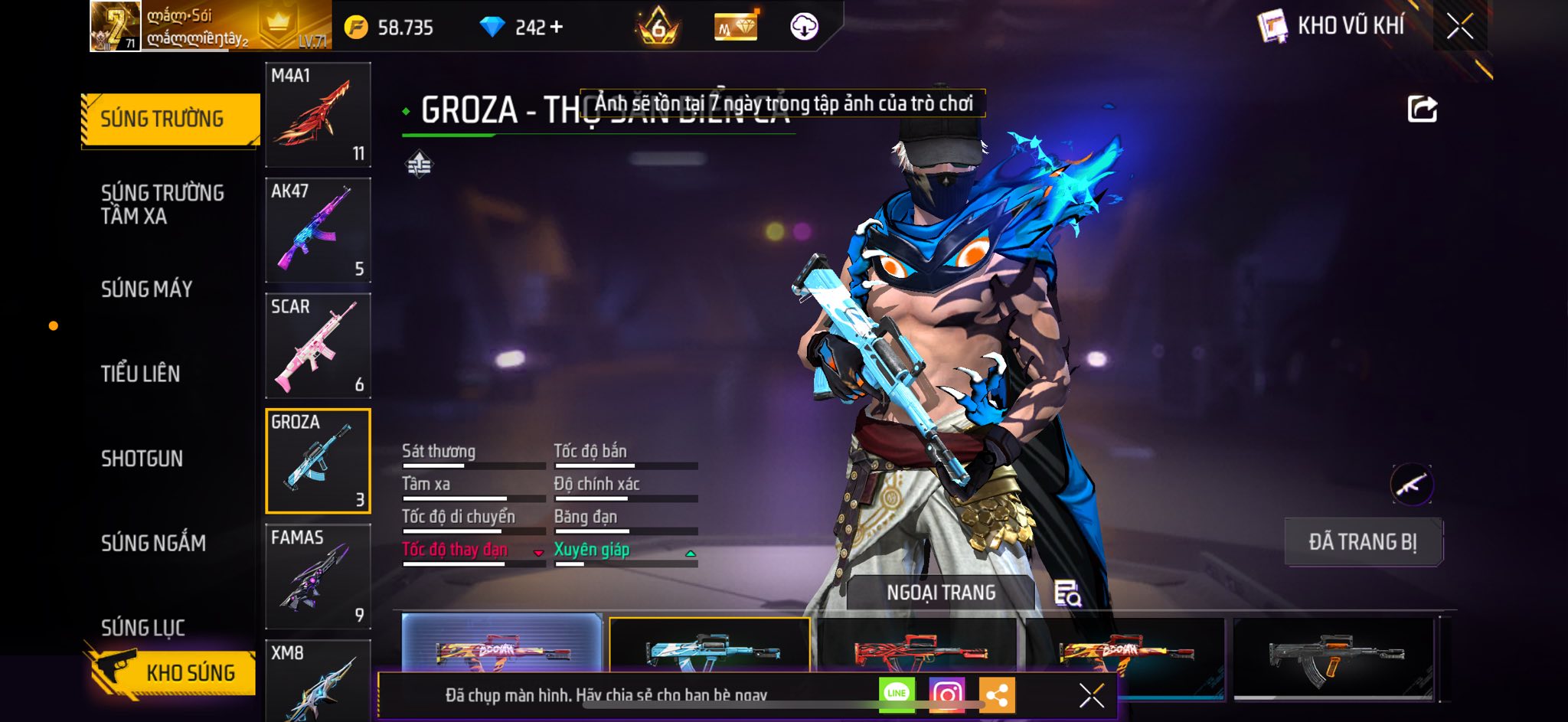The height and width of the screenshot is (722, 1568).
Task: Open the Súng Lục category
Action: 143,627
